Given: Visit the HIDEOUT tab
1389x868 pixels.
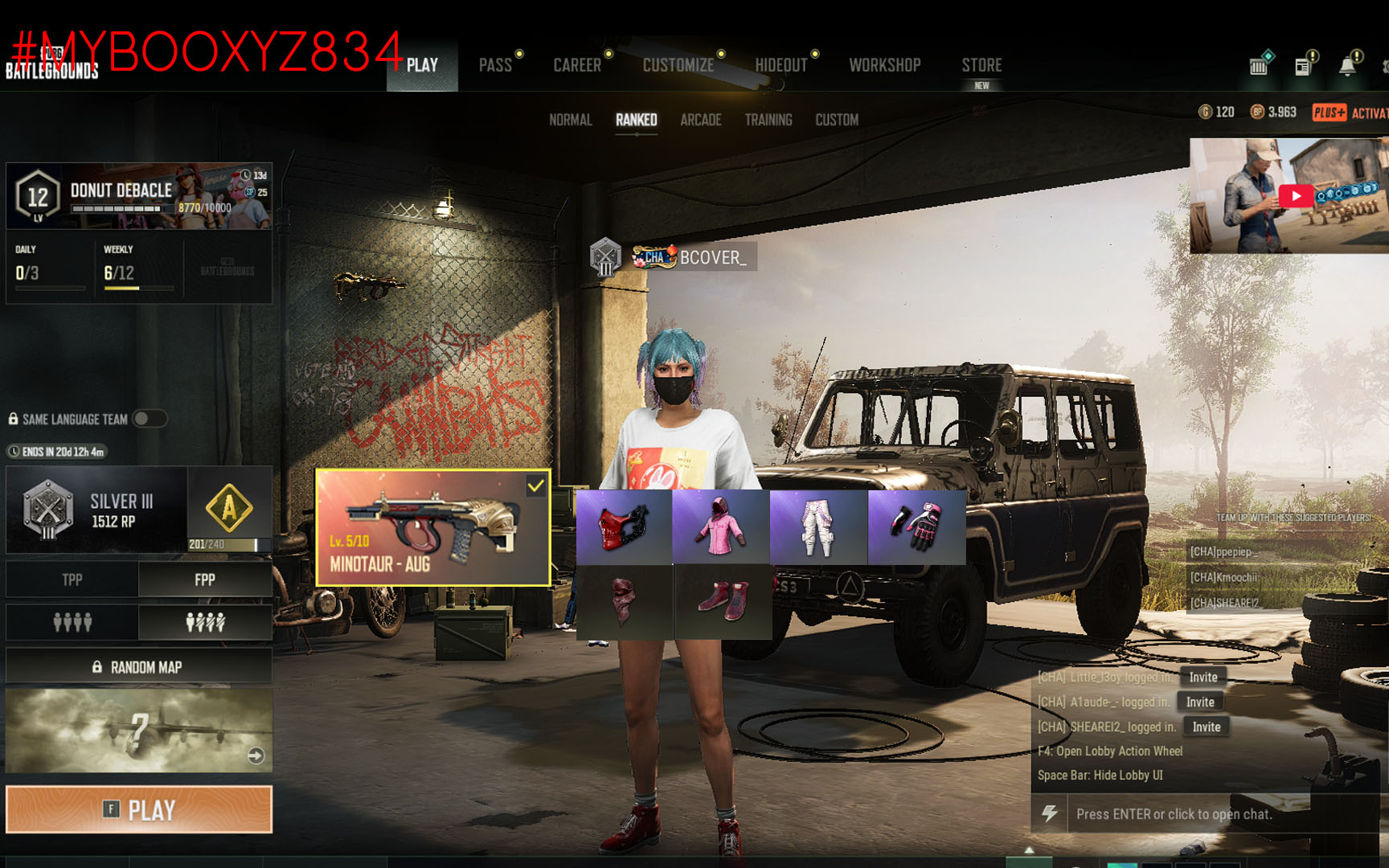Looking at the screenshot, I should click(781, 65).
